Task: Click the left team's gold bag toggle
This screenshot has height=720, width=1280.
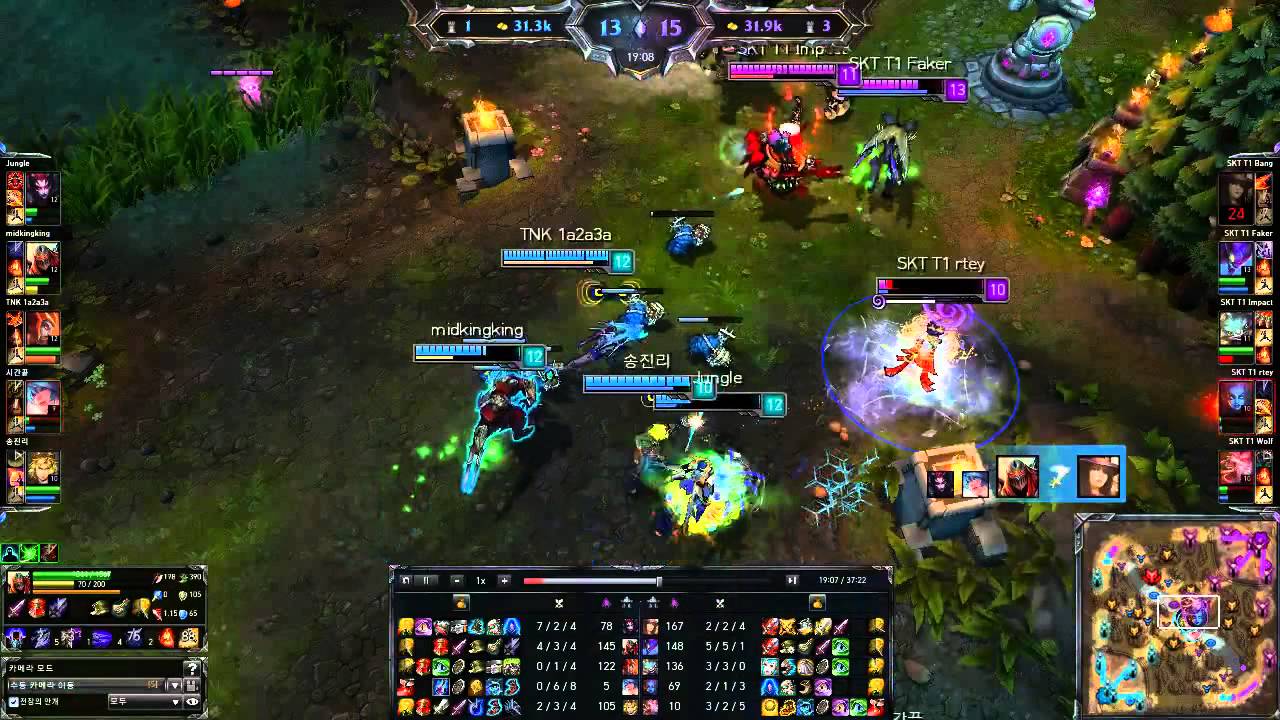Action: [461, 603]
